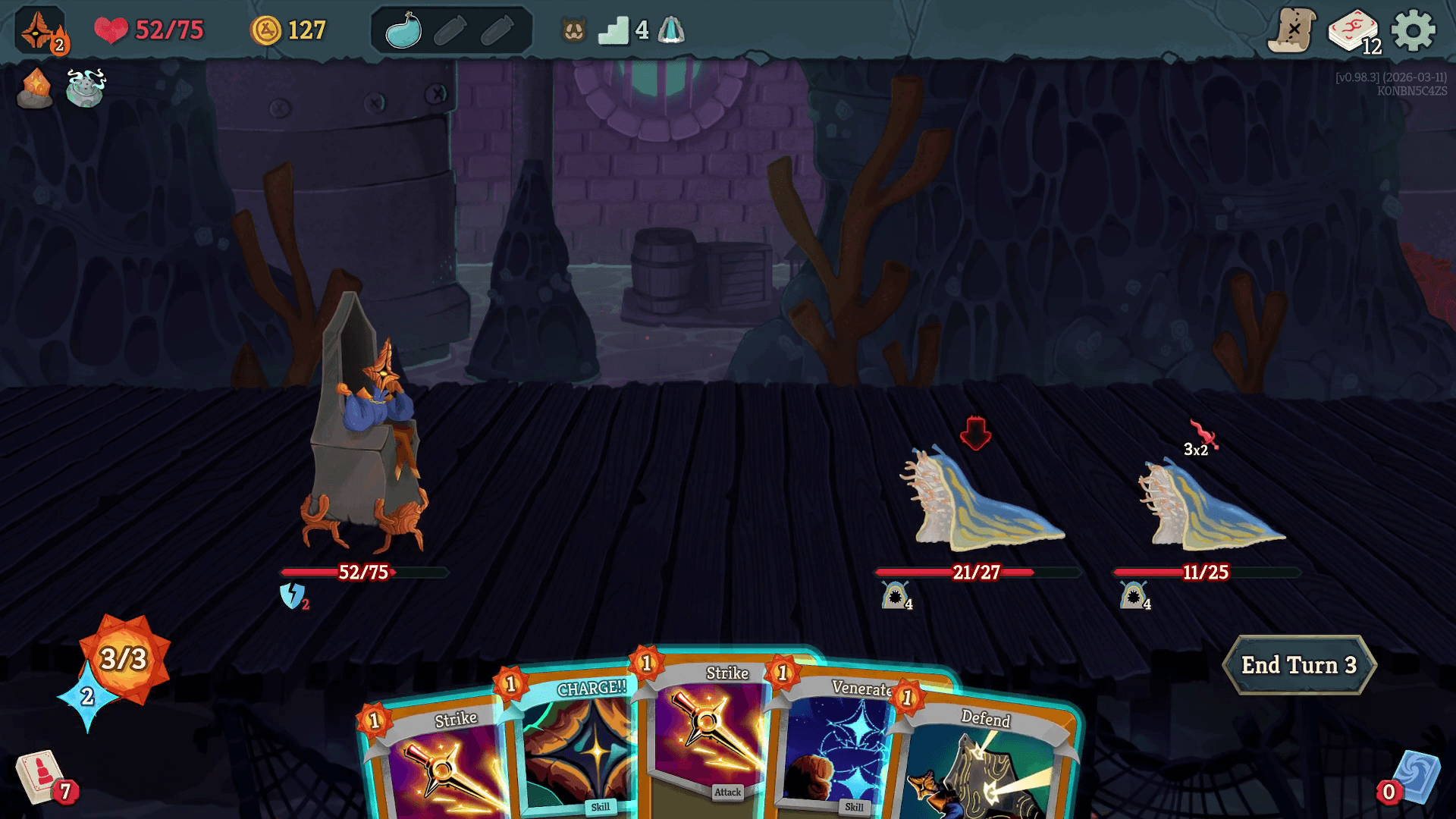
Task: Open the discard pile showing 0
Action: tap(1414, 779)
